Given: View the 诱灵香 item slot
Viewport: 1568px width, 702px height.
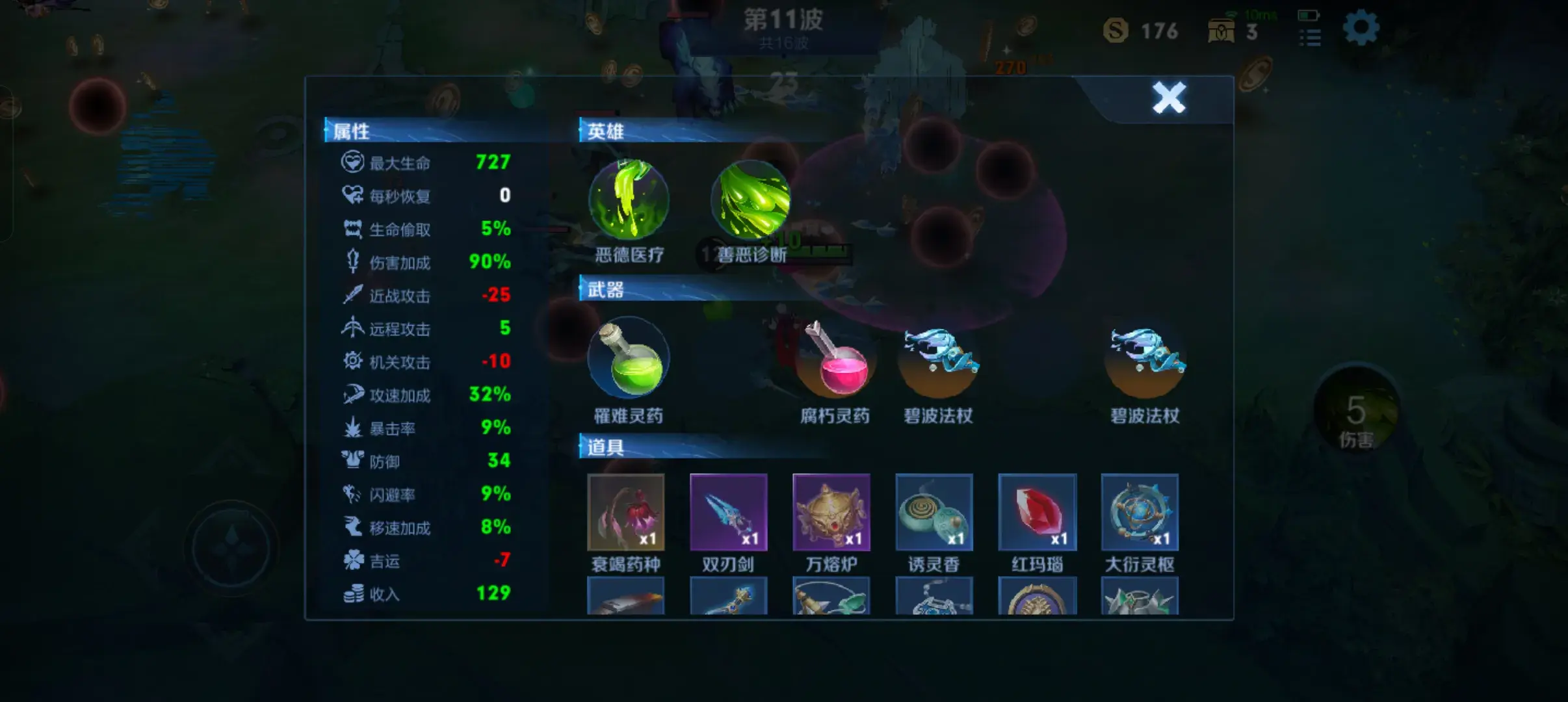Looking at the screenshot, I should pyautogui.click(x=934, y=512).
